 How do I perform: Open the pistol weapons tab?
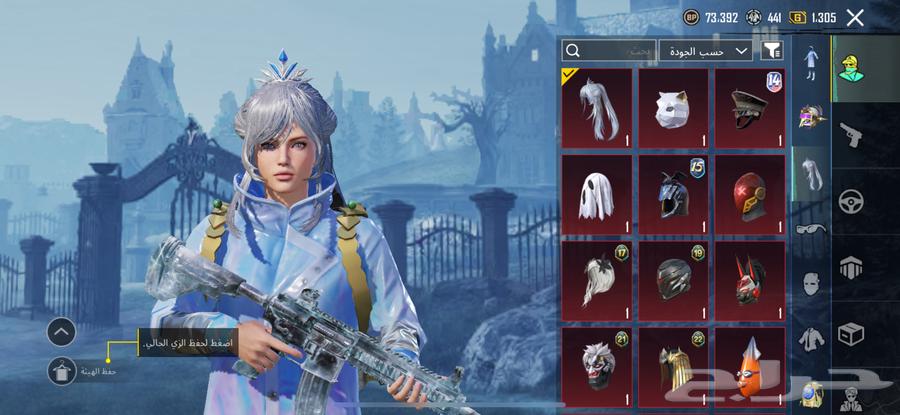point(851,133)
